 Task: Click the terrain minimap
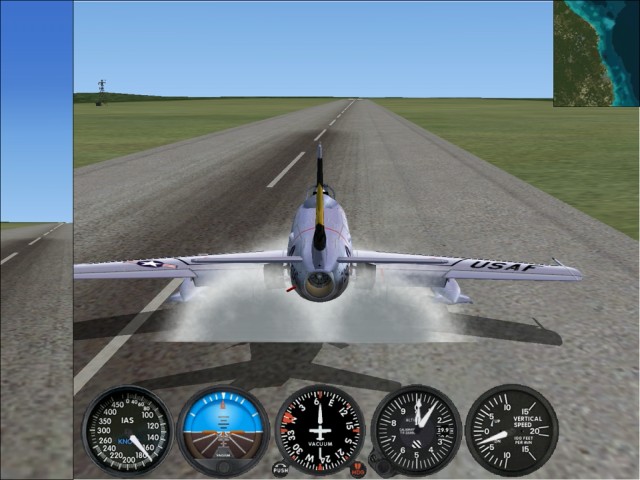(597, 53)
